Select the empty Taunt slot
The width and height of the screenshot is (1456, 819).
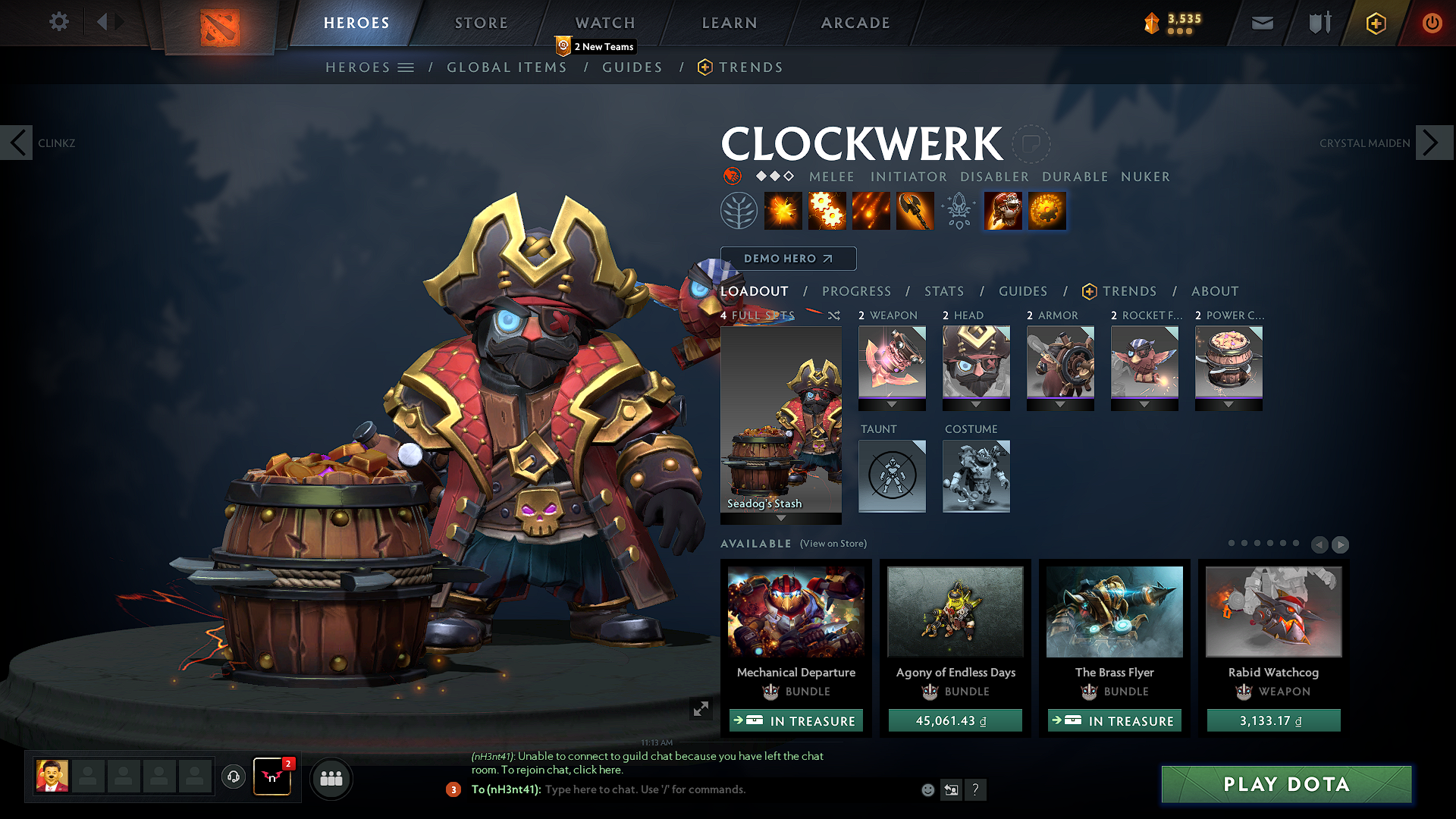[x=892, y=476]
